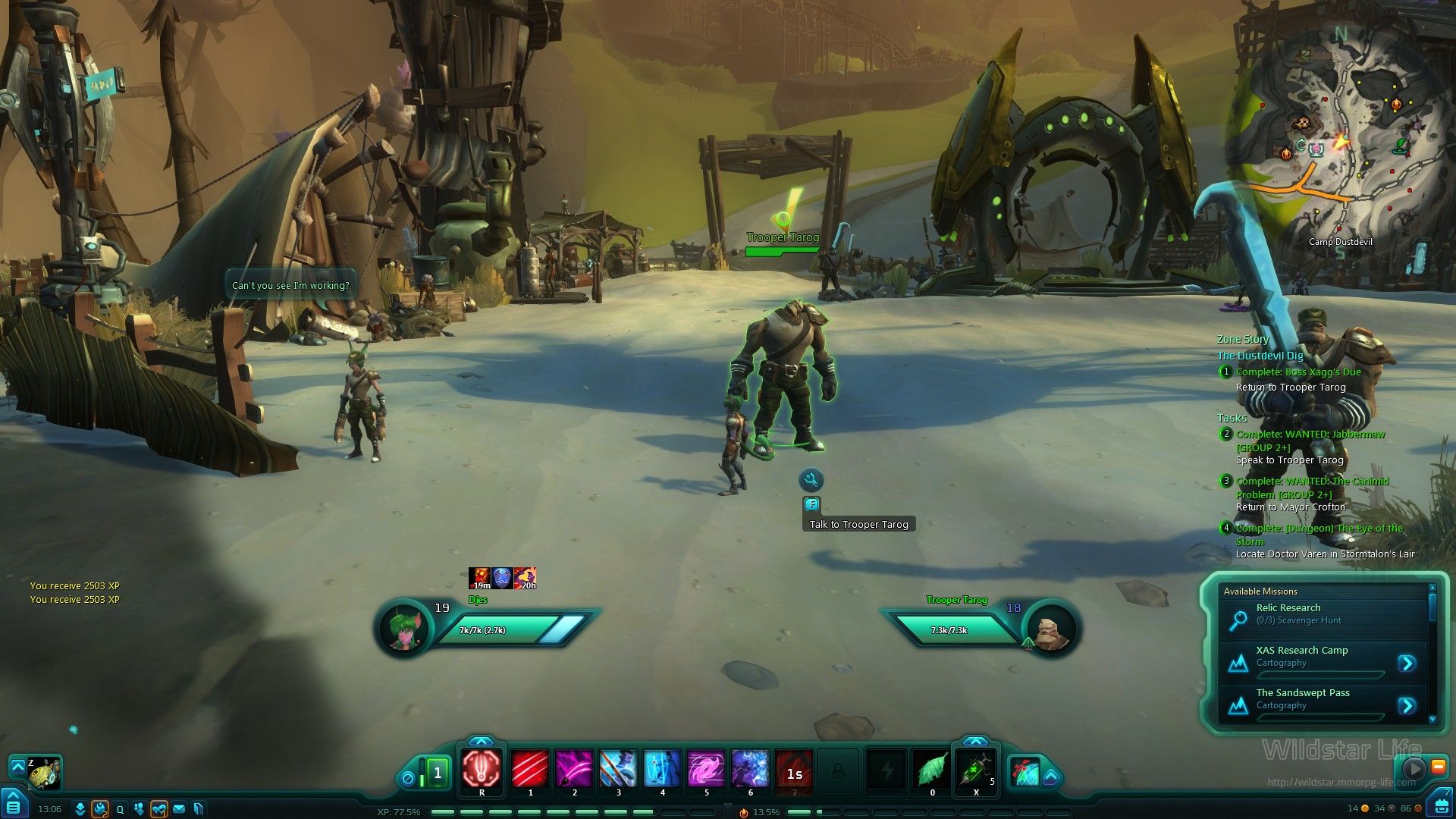Trigger the pink swirl ability in slot 5
This screenshot has width=1456, height=819.
(x=706, y=770)
